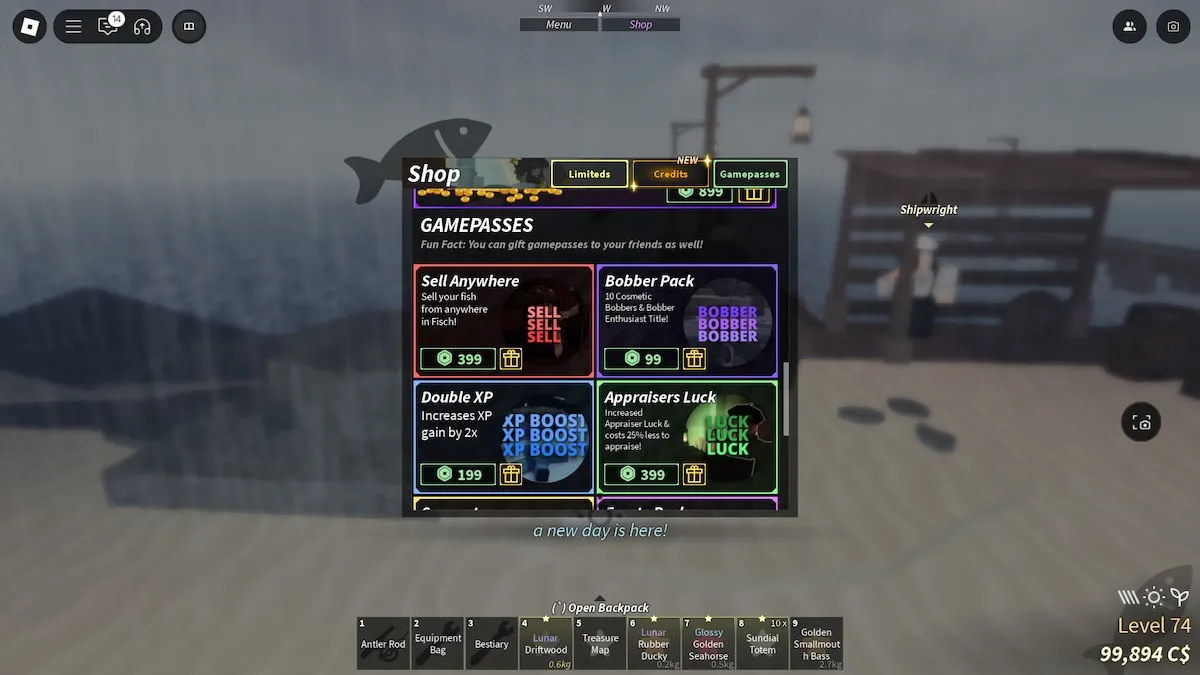Equip the Antler Rod hotbar slot
The image size is (1200, 675).
click(383, 643)
